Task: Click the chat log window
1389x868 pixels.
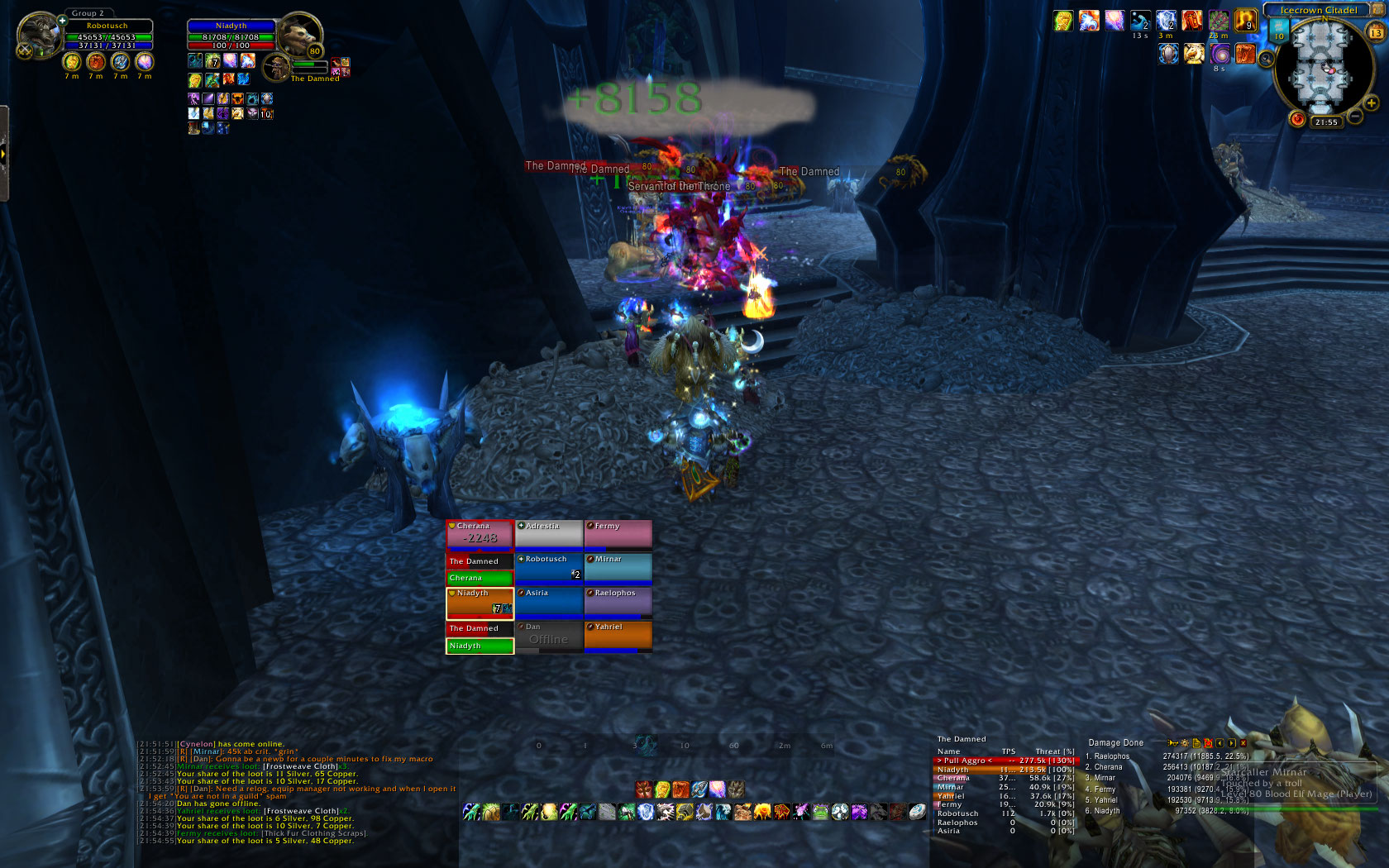Action: [298, 792]
